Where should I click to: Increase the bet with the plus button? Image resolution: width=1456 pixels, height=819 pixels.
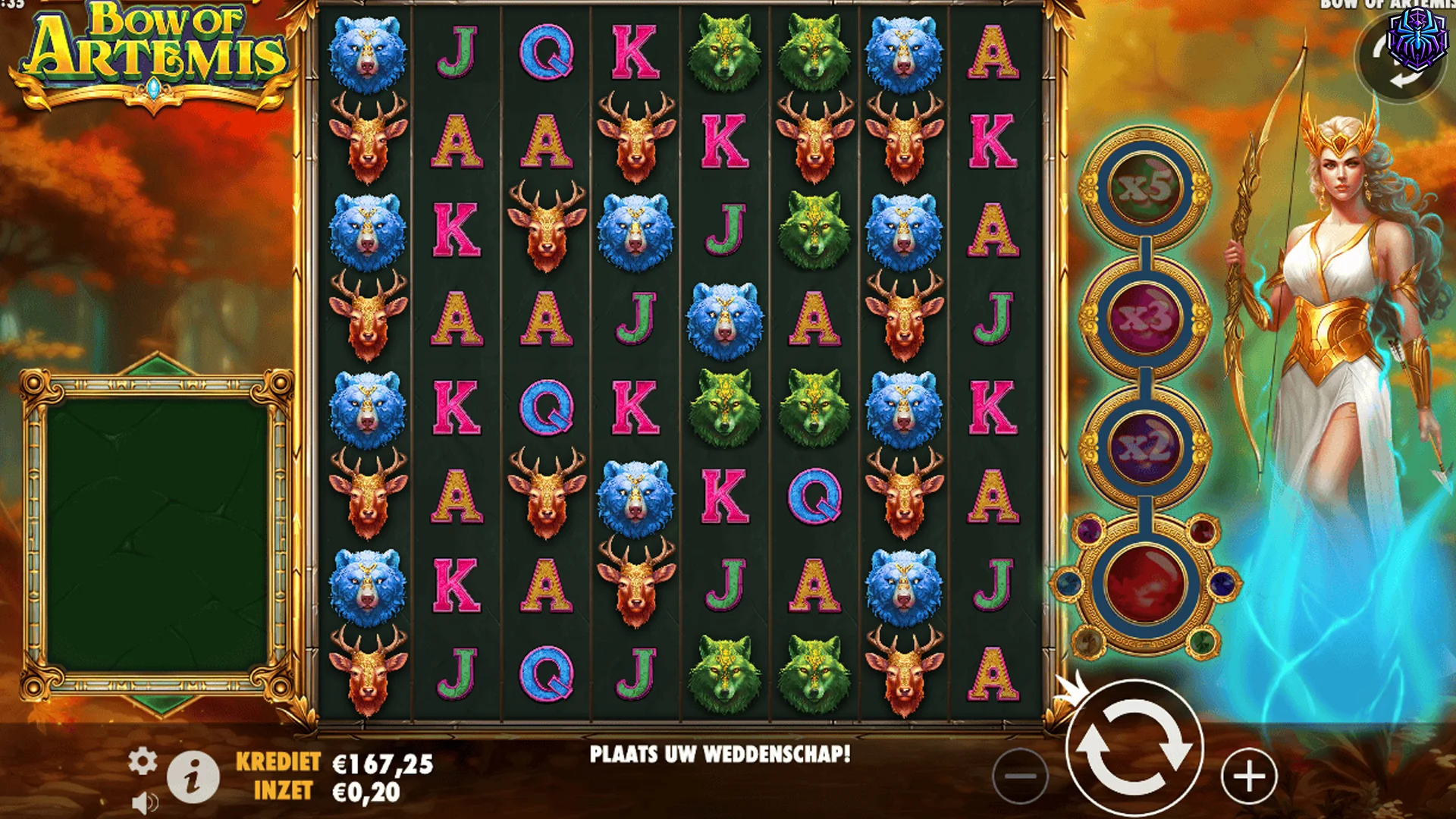click(x=1247, y=777)
